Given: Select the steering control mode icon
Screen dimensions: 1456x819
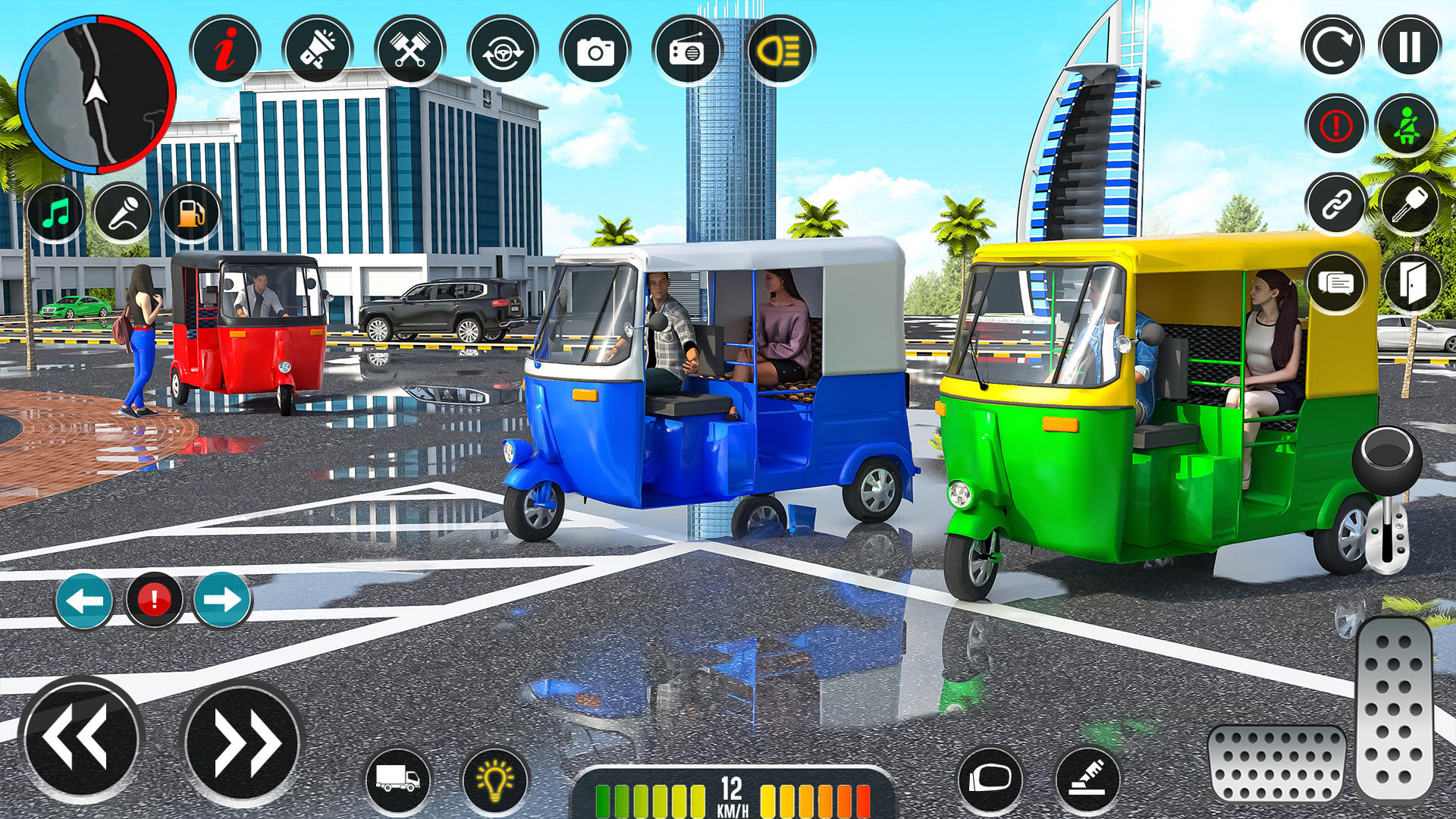Looking at the screenshot, I should (x=502, y=49).
